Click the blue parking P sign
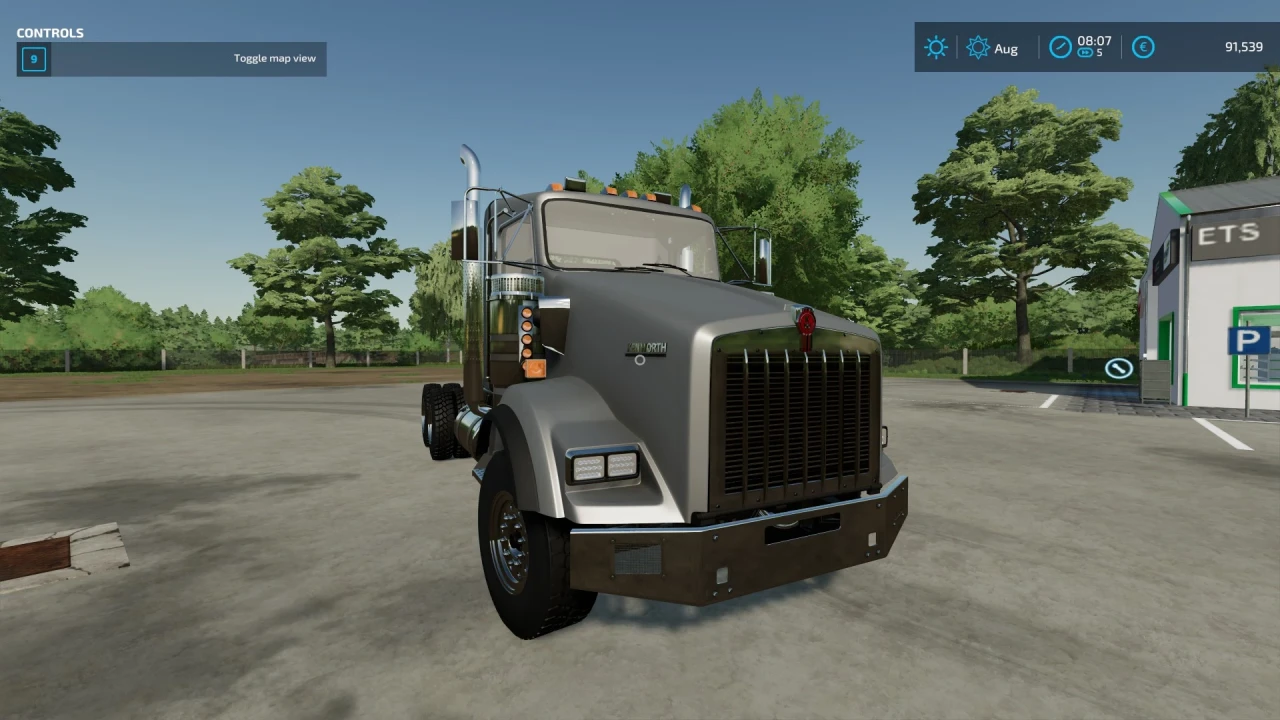Screen dimensions: 1280x720 tap(1251, 340)
